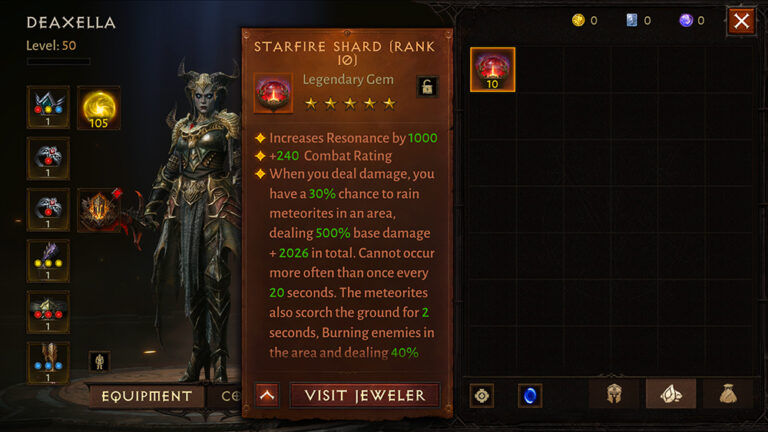Select the equipment slot with three yellow sockets

[48, 261]
